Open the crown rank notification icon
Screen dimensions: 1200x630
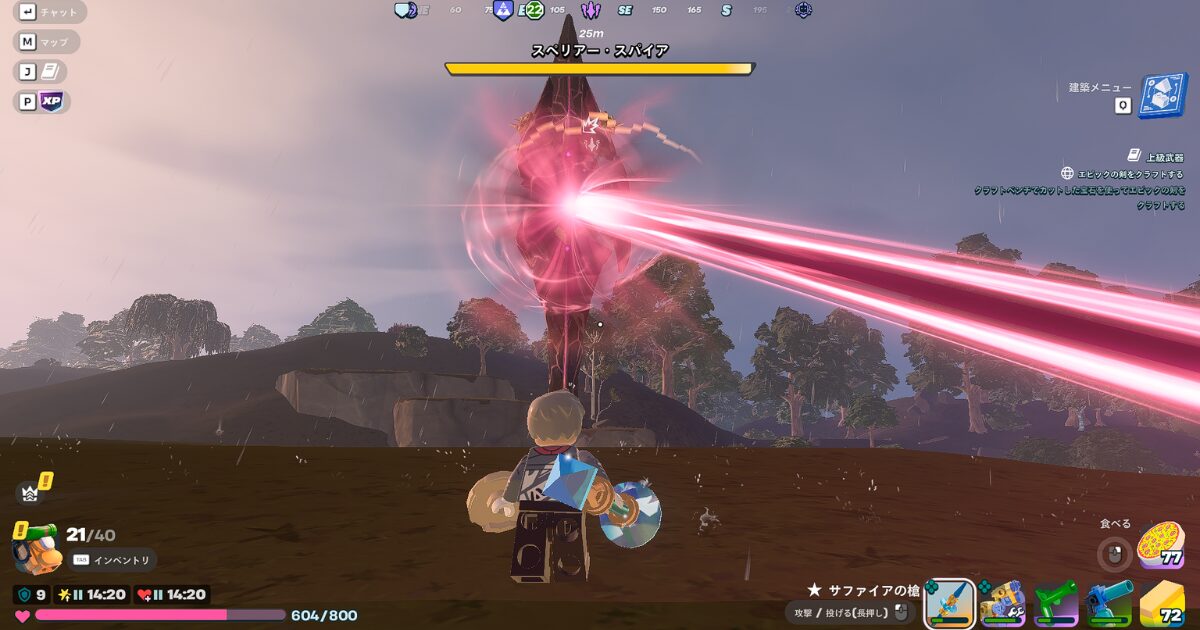30,491
